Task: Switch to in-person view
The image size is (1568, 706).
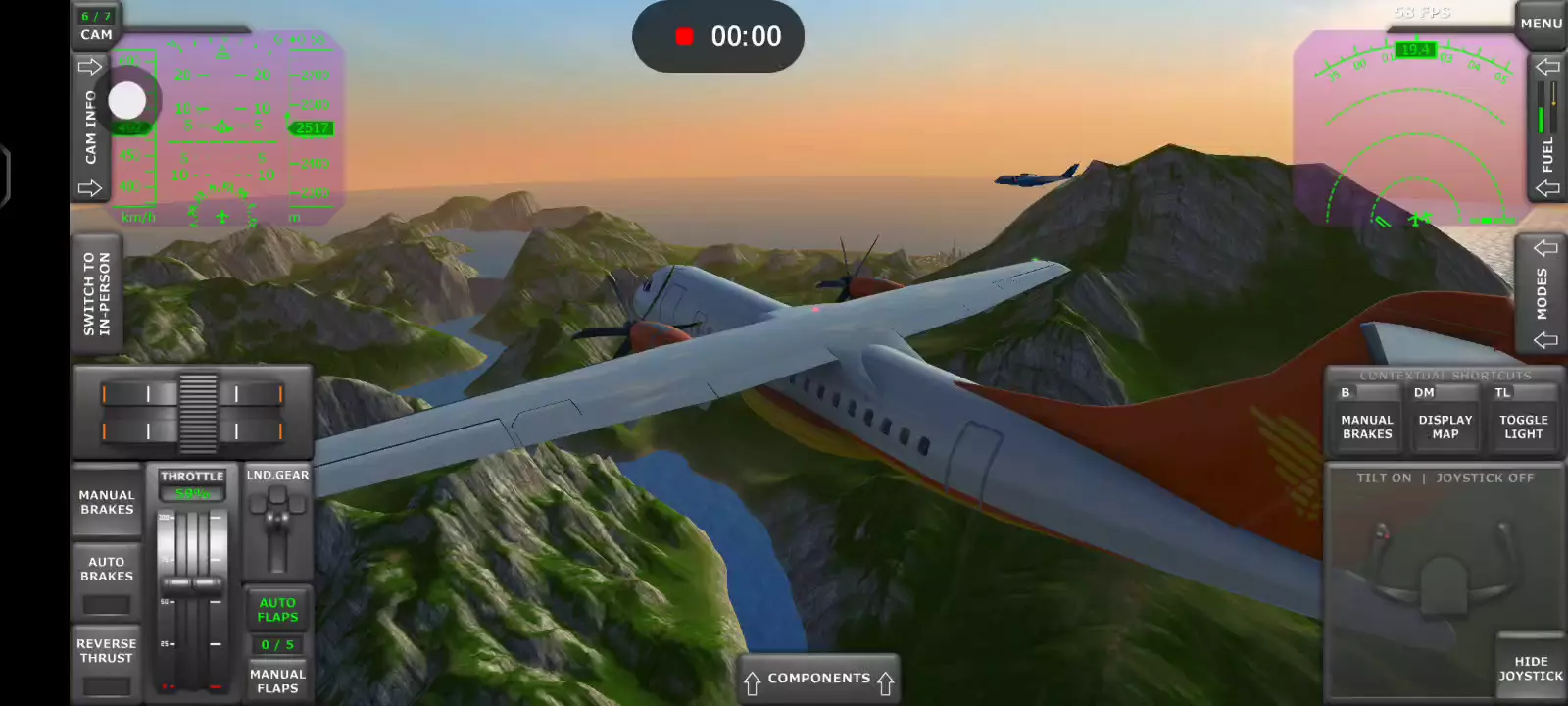Action: 97,294
